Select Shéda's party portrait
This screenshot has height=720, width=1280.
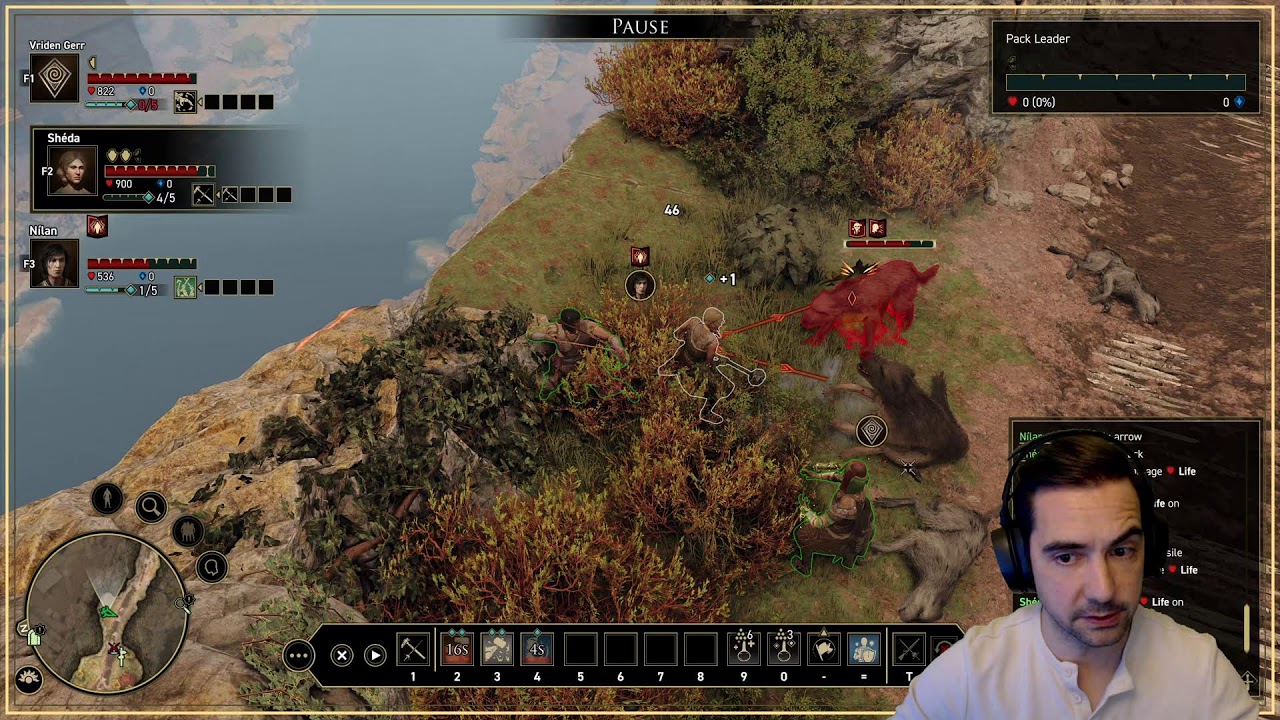coord(73,171)
